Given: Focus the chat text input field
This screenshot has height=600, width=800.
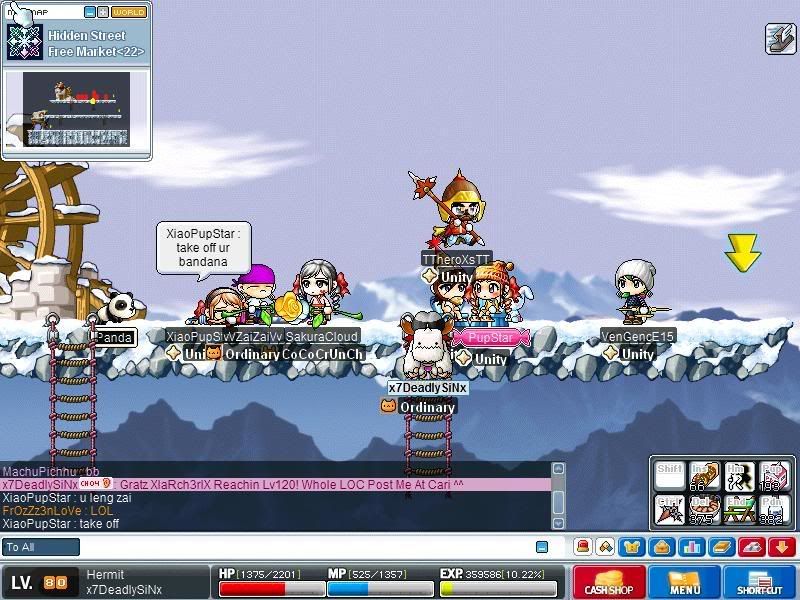Looking at the screenshot, I should click(300, 547).
